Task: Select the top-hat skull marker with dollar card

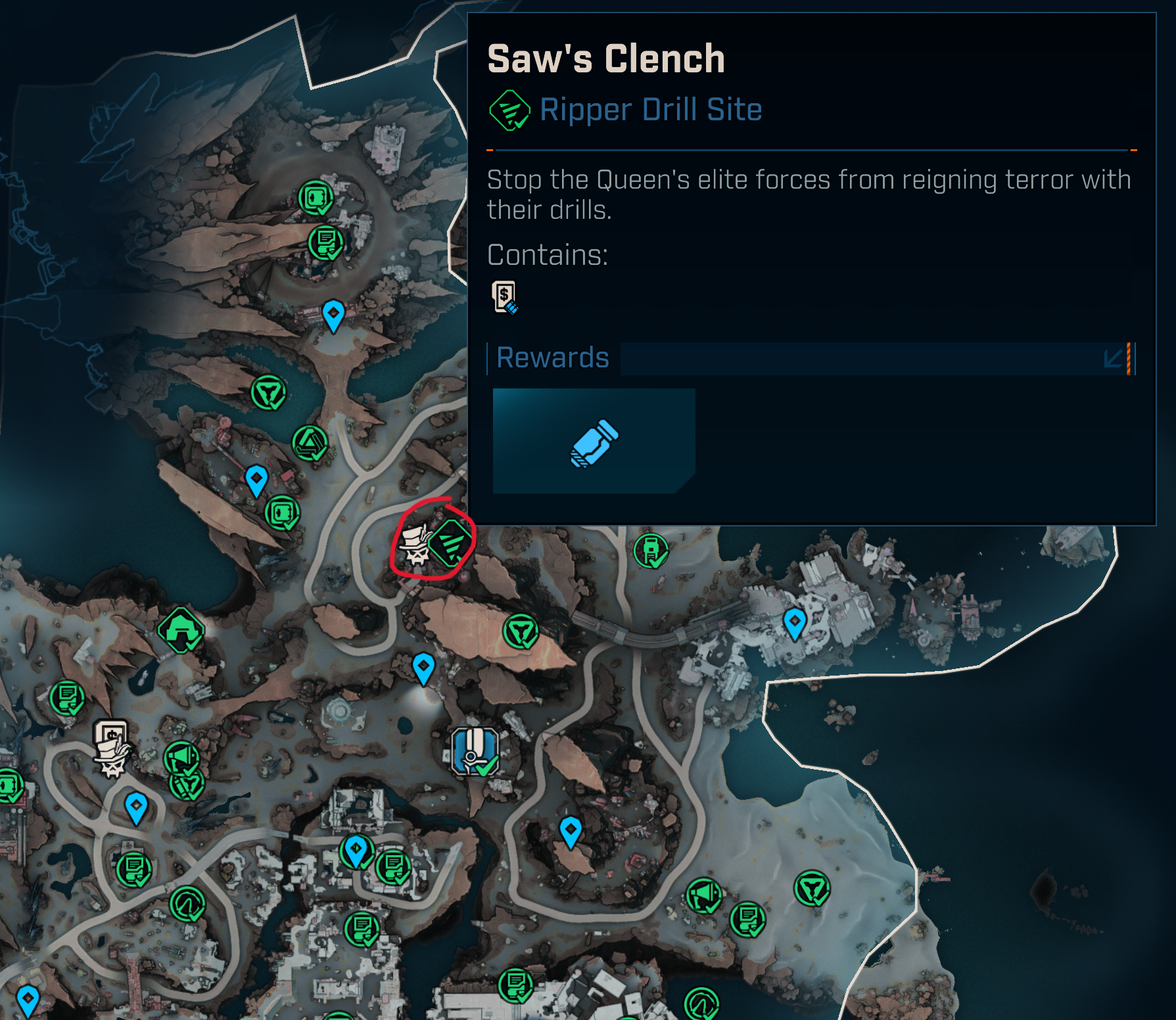Action: [x=112, y=748]
